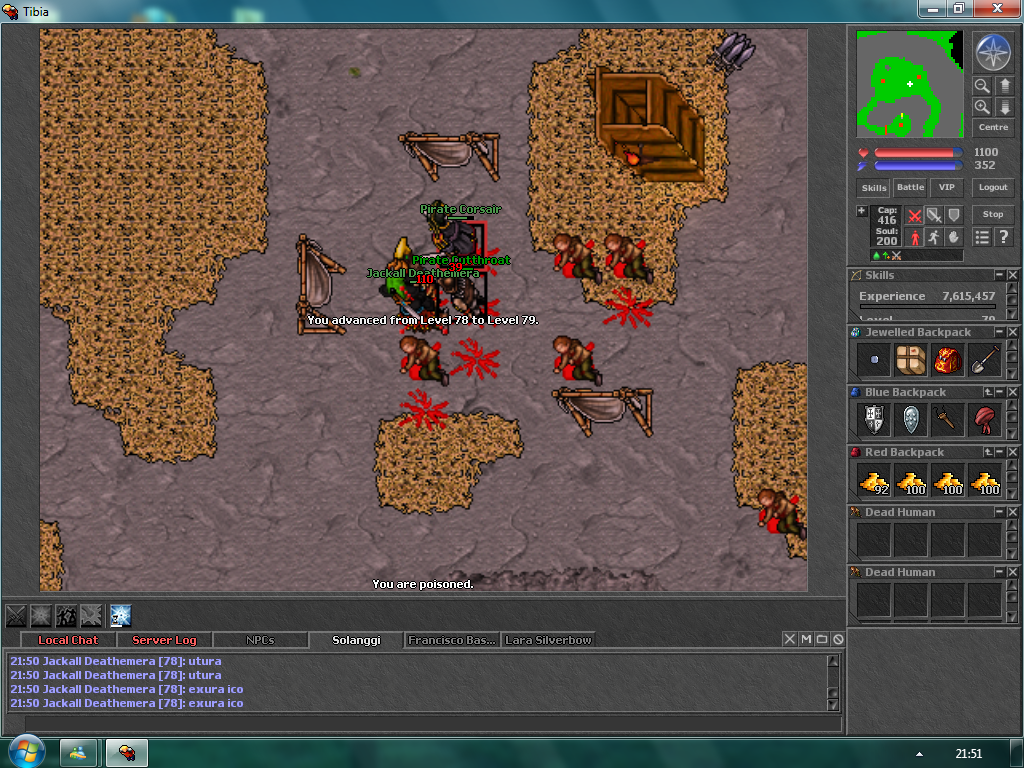
Task: Open the Local Chat tab
Action: click(68, 640)
